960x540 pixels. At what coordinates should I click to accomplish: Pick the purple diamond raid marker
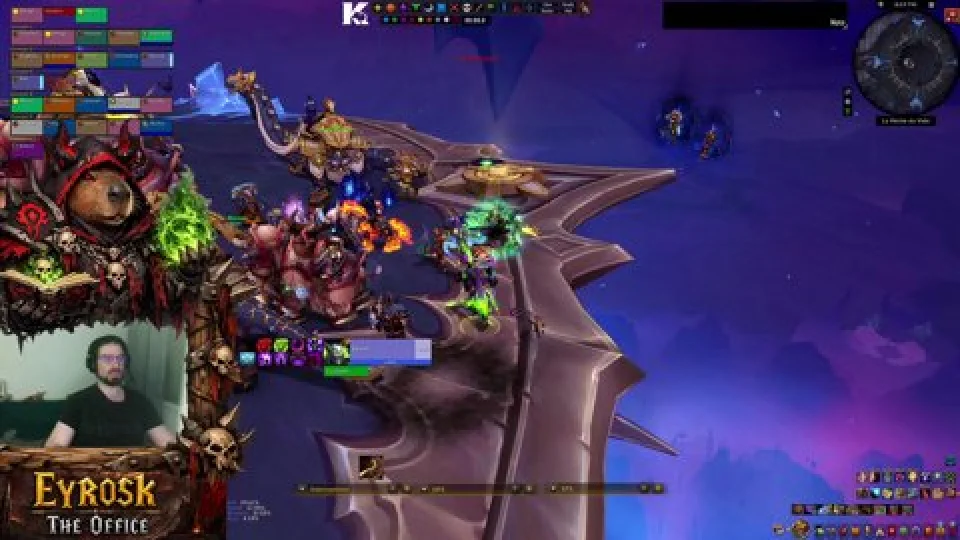tap(403, 8)
